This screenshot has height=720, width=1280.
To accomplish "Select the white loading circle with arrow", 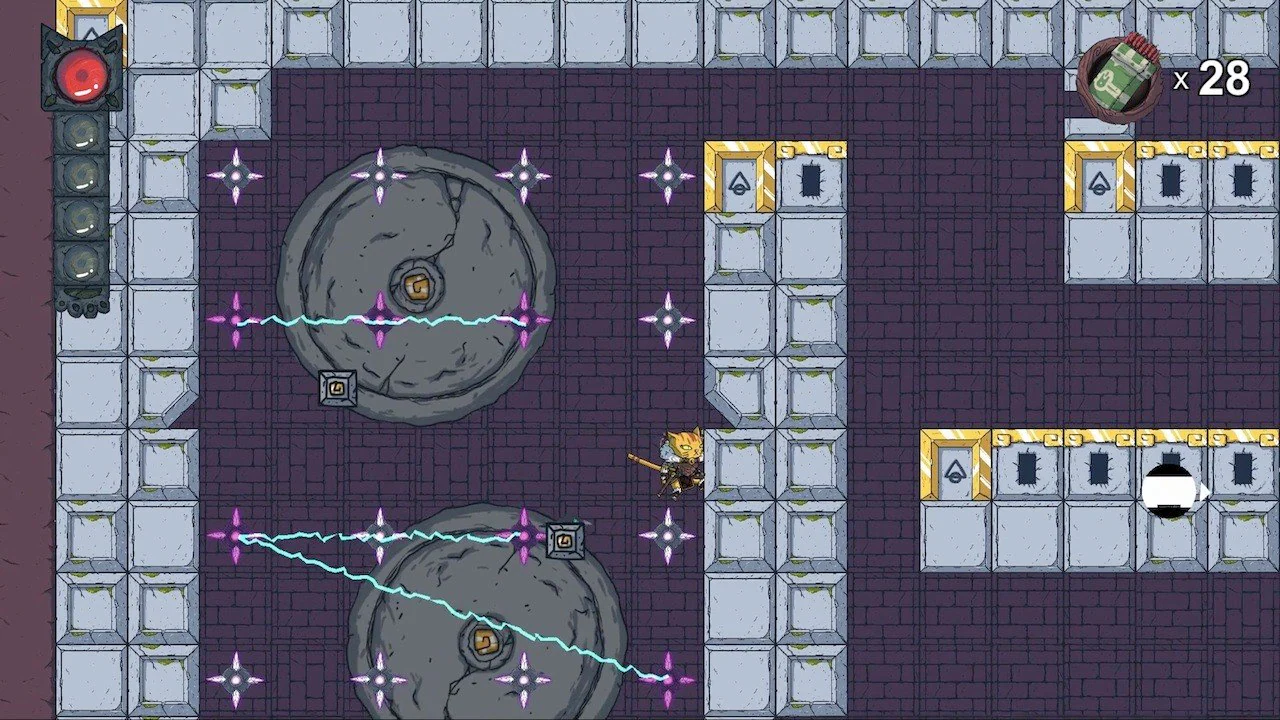I will pos(1168,491).
